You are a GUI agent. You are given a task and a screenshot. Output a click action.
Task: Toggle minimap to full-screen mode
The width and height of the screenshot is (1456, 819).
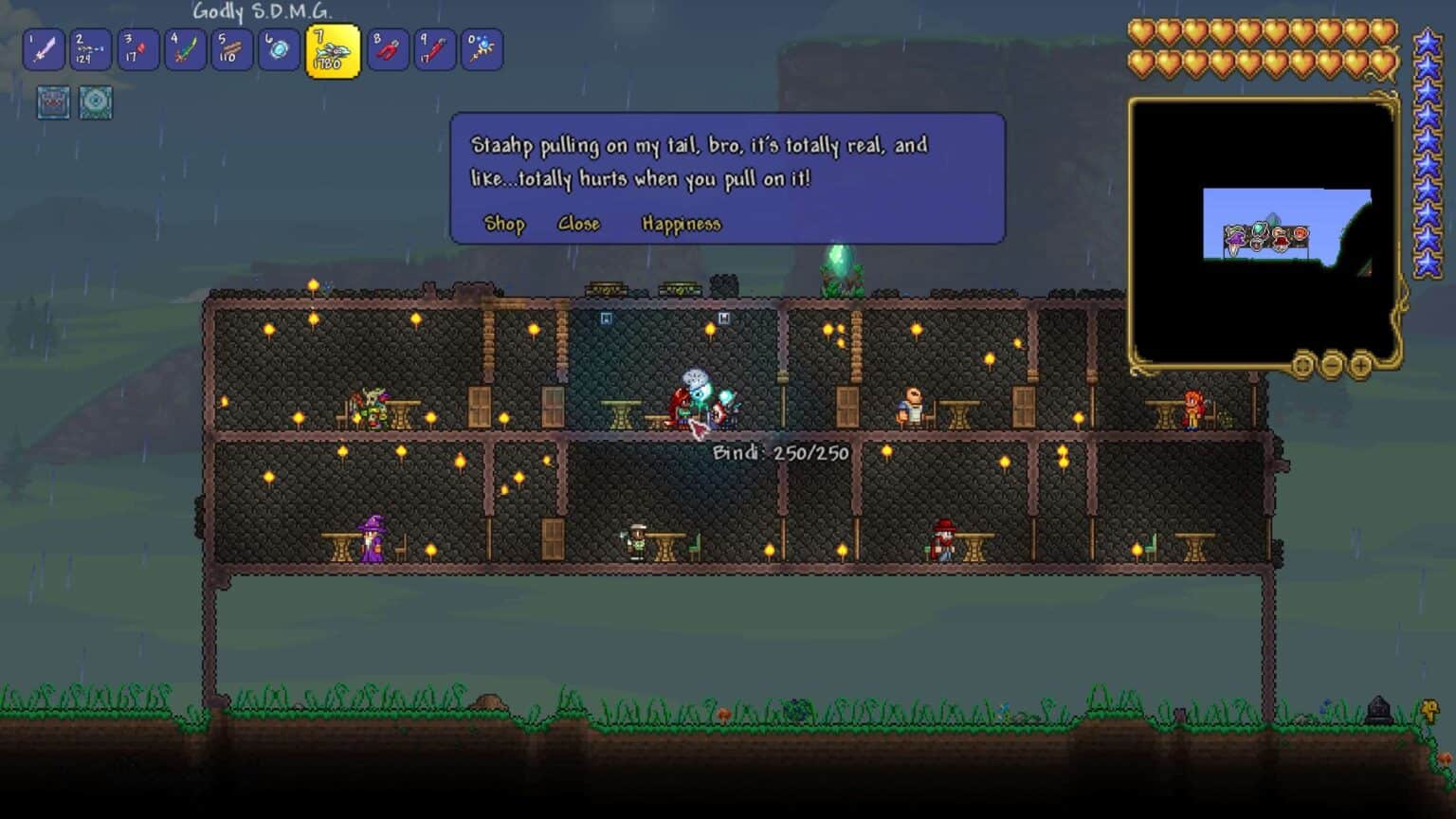(1302, 364)
